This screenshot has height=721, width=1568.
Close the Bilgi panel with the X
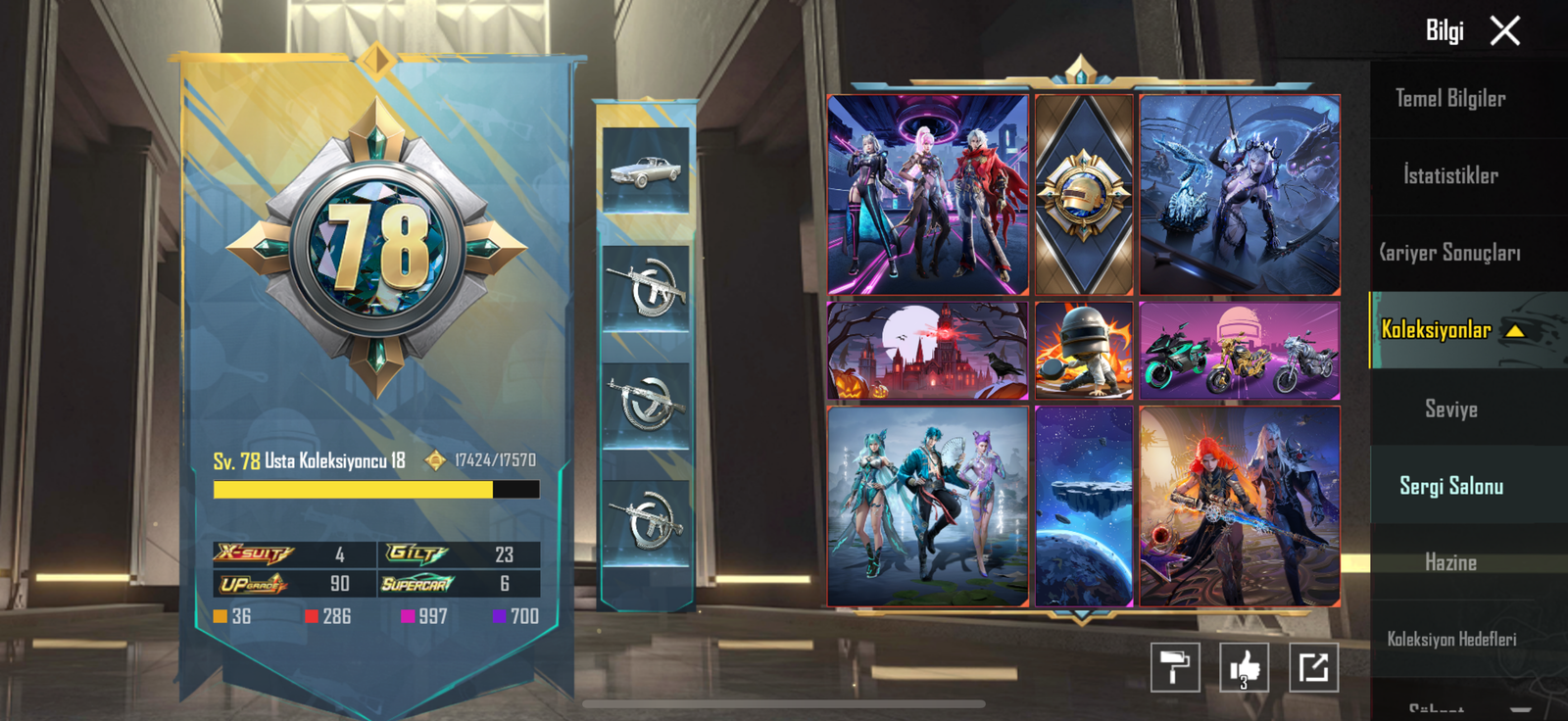(x=1504, y=31)
